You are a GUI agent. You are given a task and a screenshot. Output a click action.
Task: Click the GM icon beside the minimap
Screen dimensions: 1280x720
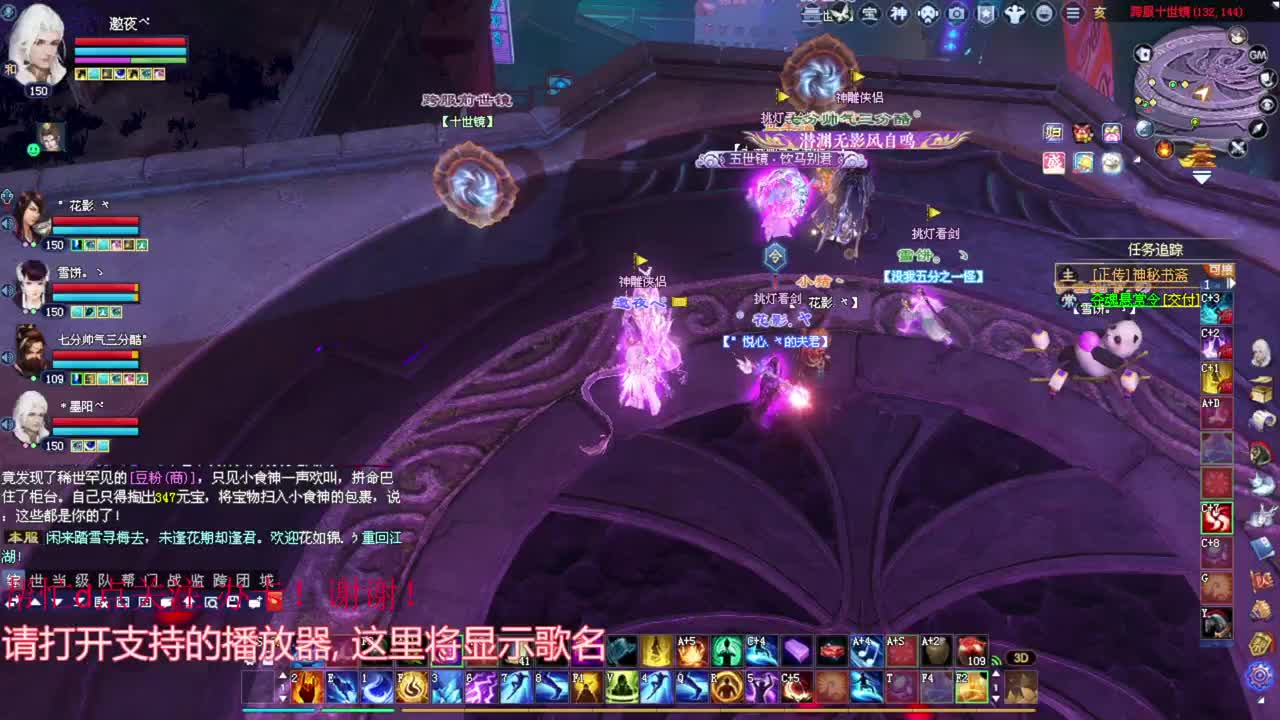[x=1256, y=55]
